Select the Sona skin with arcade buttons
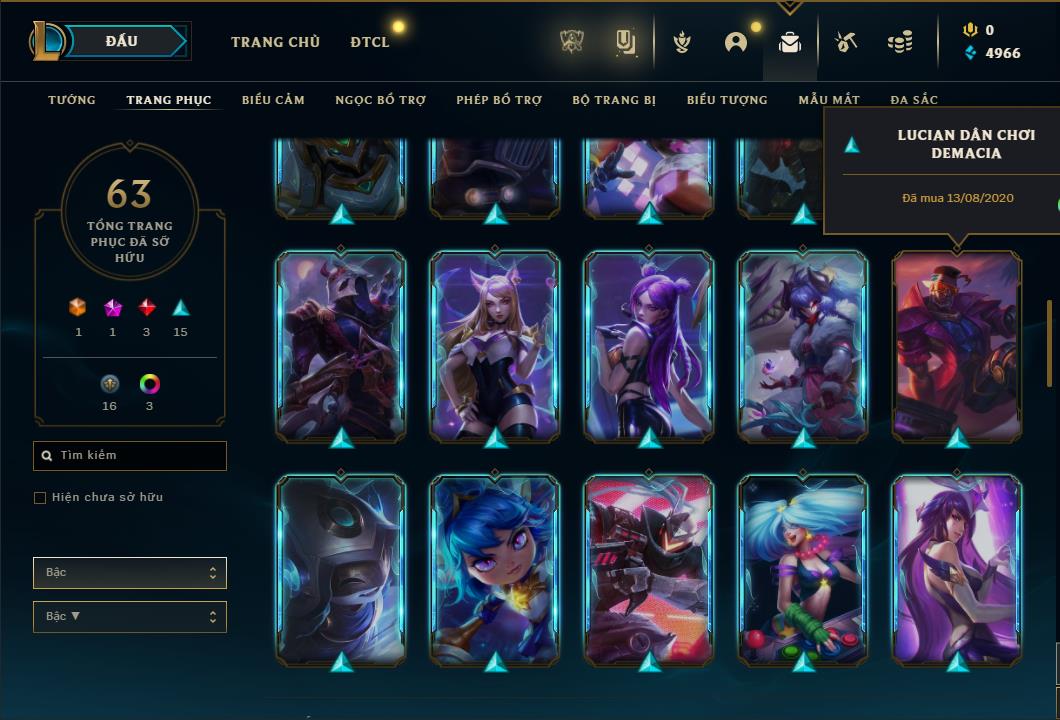The height and width of the screenshot is (720, 1060). click(x=803, y=570)
